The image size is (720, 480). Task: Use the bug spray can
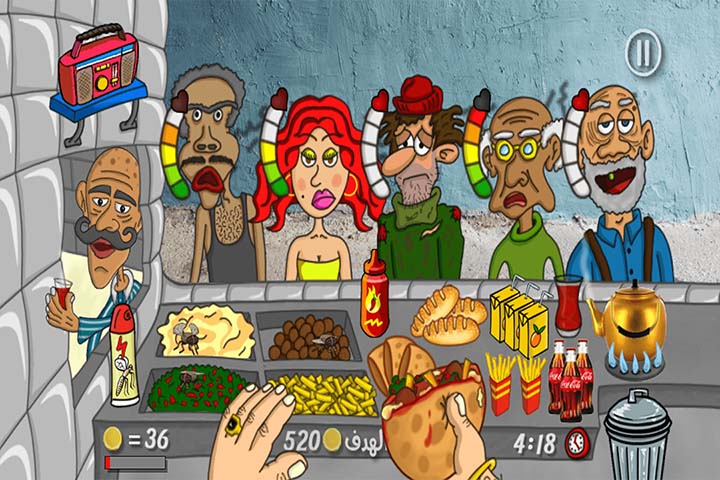(126, 353)
